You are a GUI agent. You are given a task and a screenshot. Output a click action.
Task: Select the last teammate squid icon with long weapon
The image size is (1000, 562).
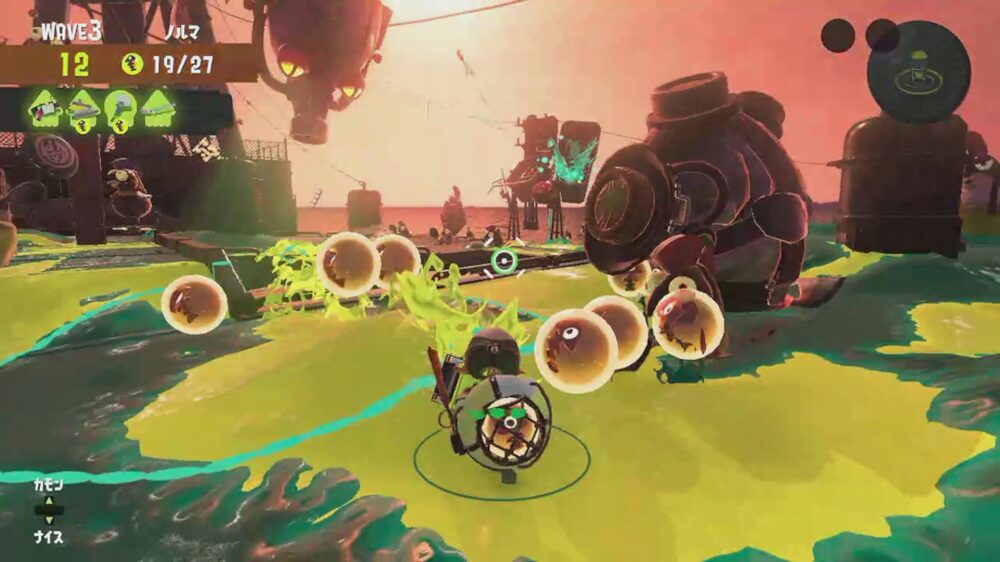(158, 109)
